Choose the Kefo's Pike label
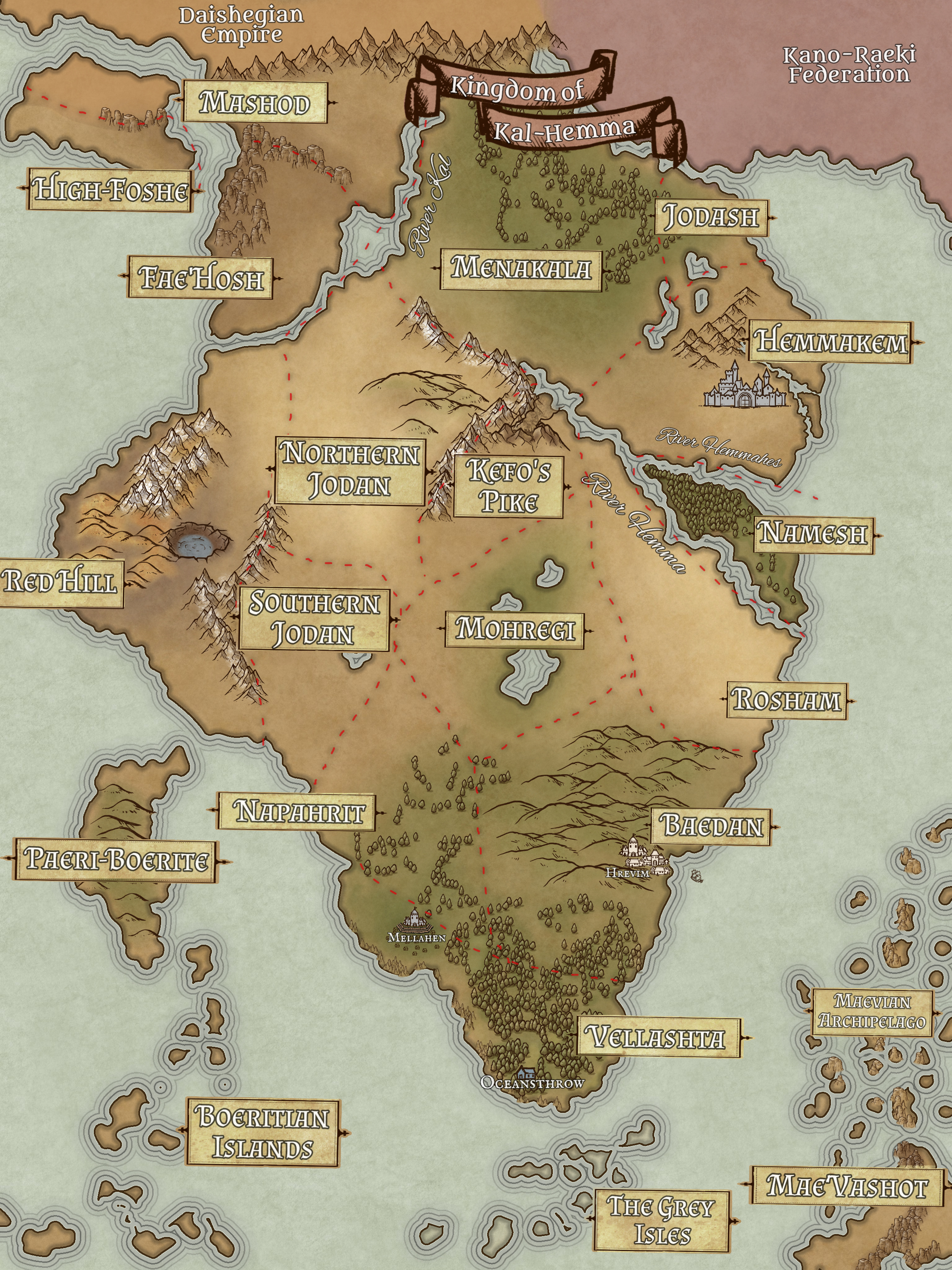The width and height of the screenshot is (952, 1270). point(508,487)
